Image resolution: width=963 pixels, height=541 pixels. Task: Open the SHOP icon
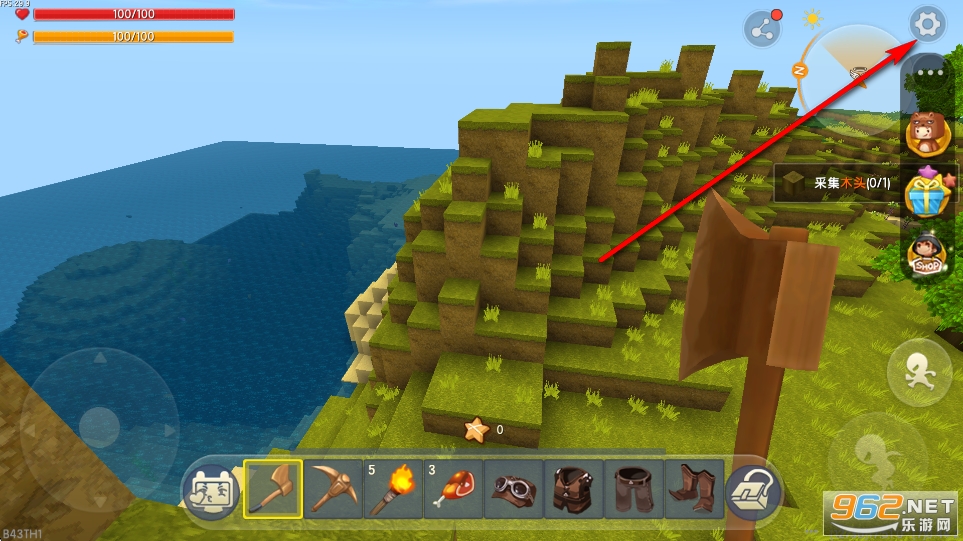pyautogui.click(x=926, y=255)
